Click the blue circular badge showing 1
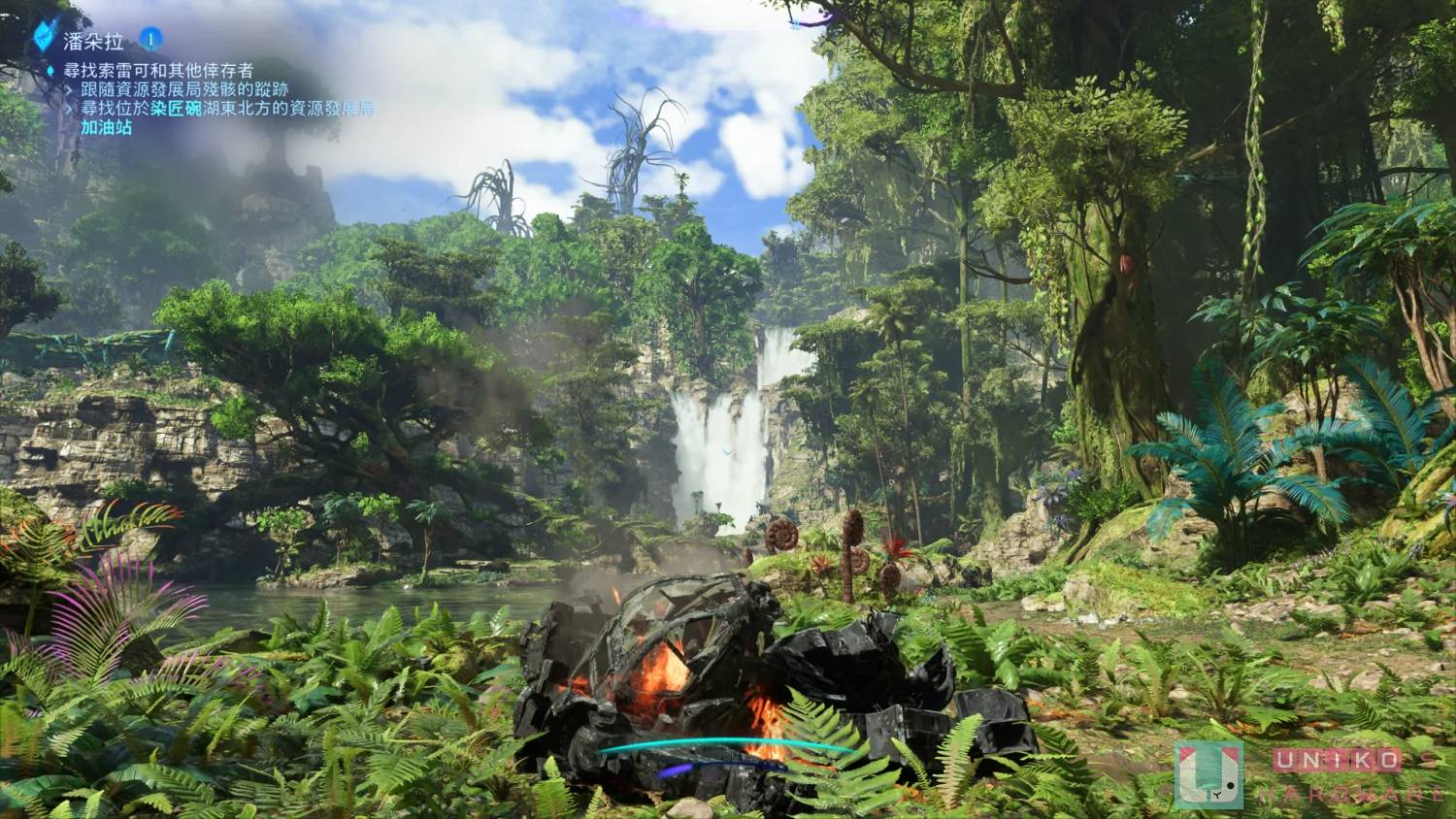The width and height of the screenshot is (1456, 819). point(150,38)
